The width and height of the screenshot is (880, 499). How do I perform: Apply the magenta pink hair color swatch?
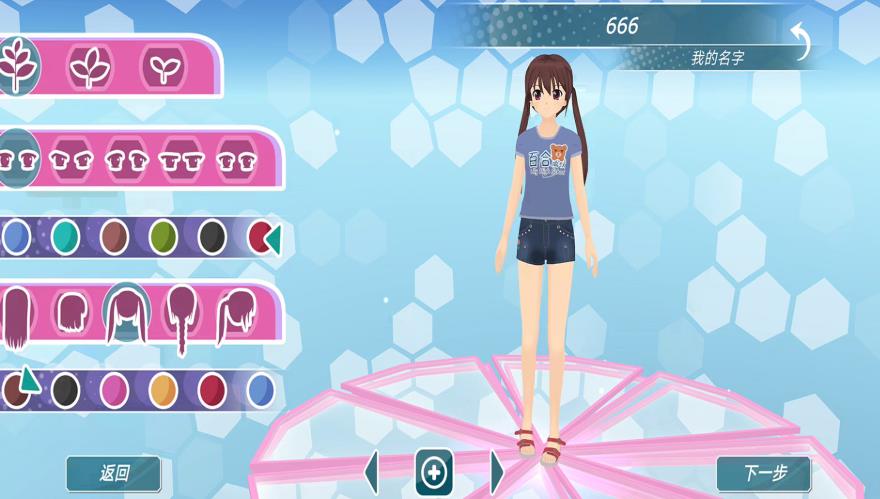point(114,390)
